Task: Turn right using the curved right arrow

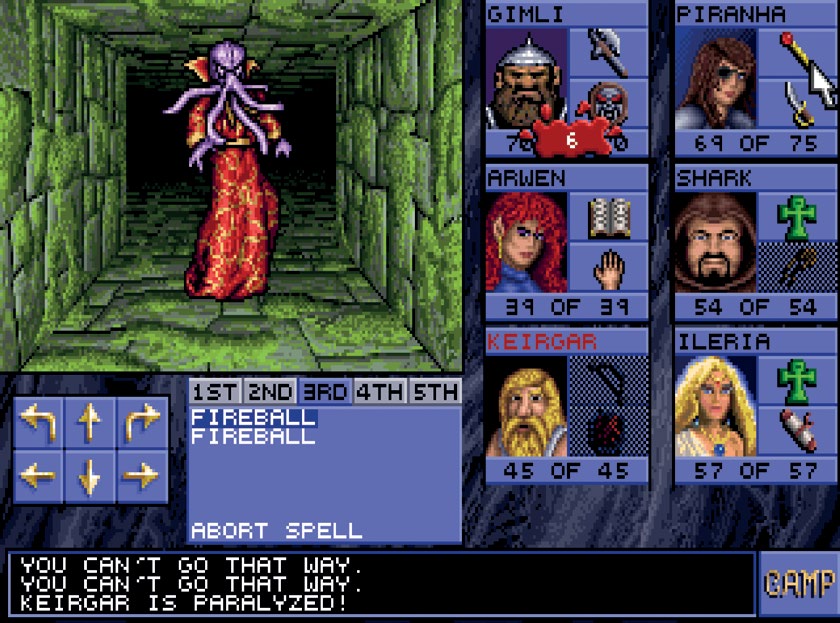Action: (142, 423)
